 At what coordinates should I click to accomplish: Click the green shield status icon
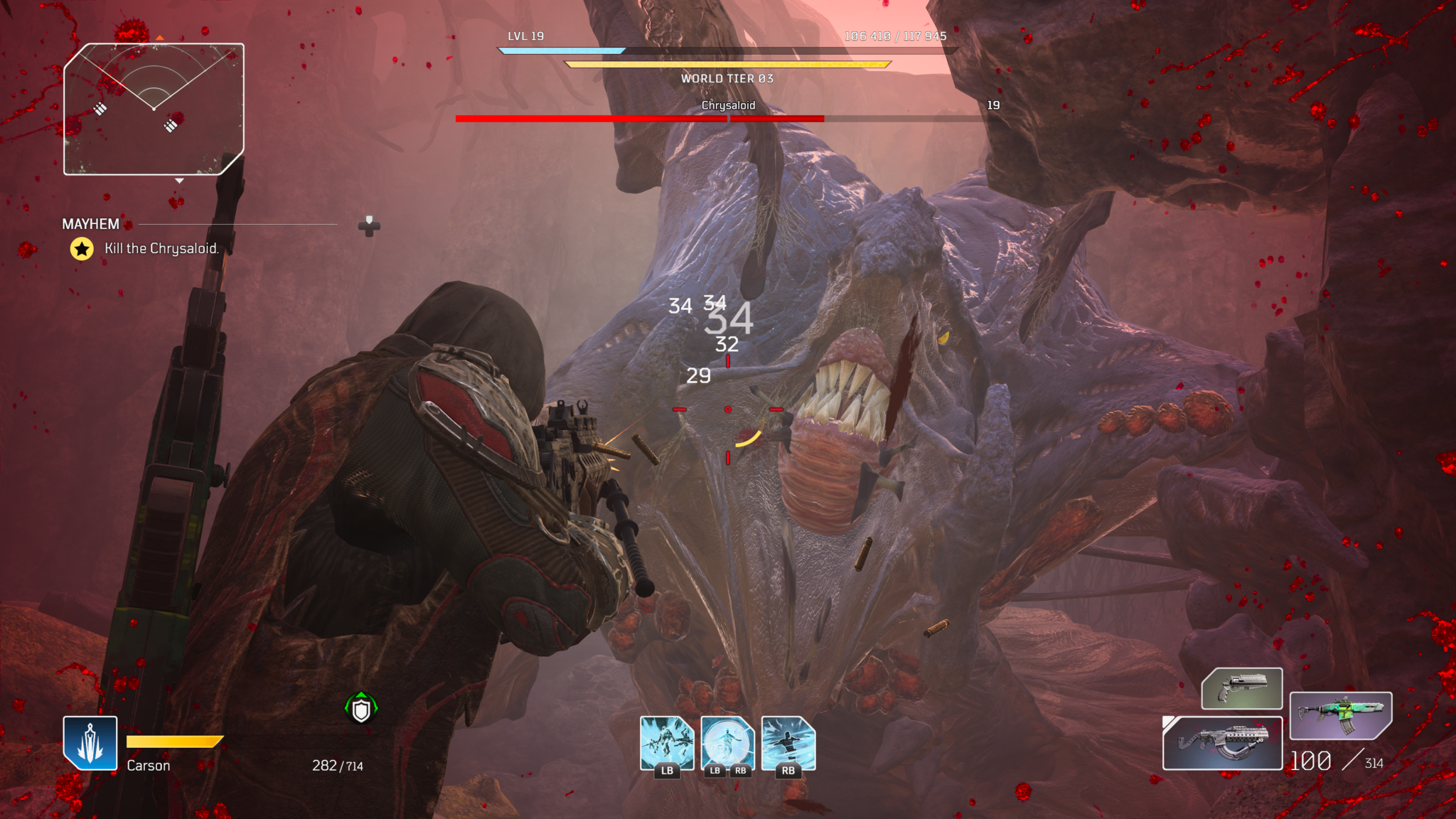click(x=361, y=709)
